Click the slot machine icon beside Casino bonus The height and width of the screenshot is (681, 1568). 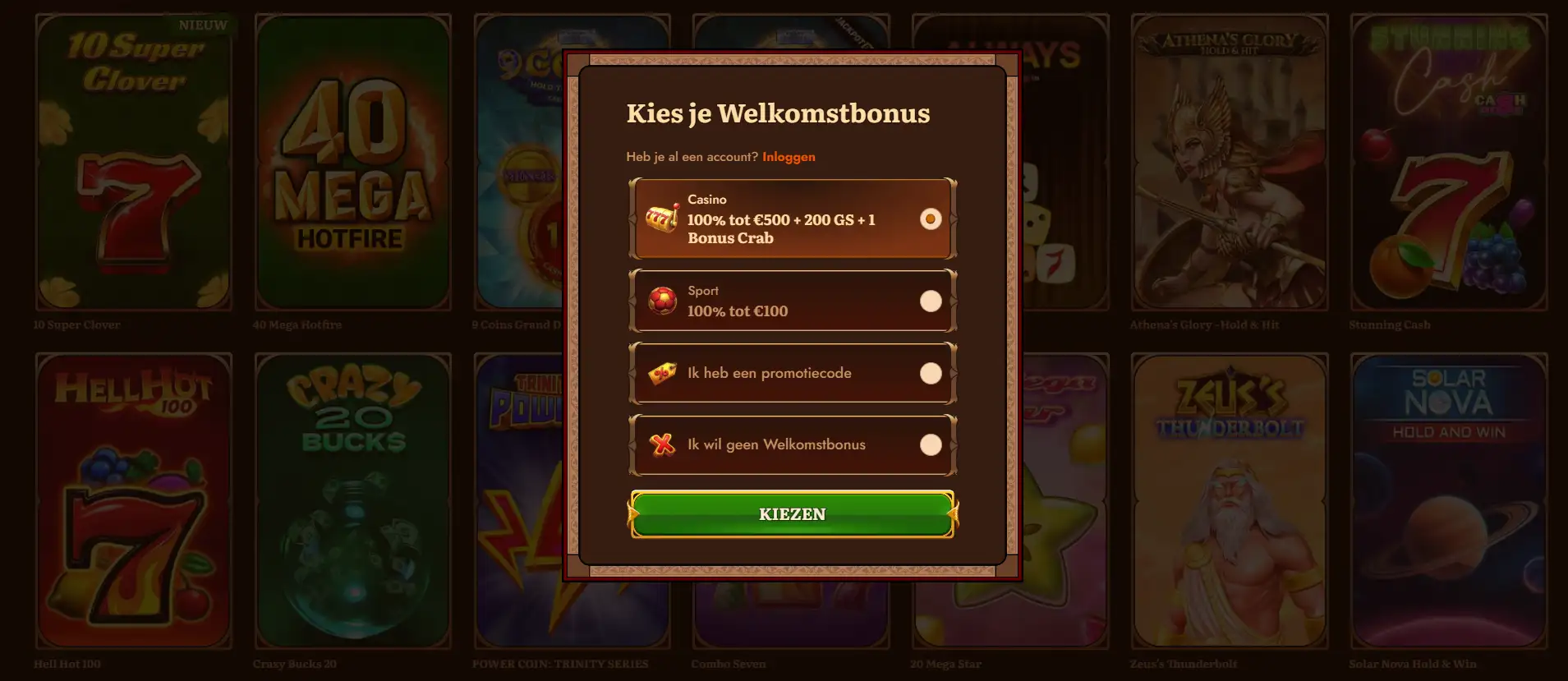[661, 217]
